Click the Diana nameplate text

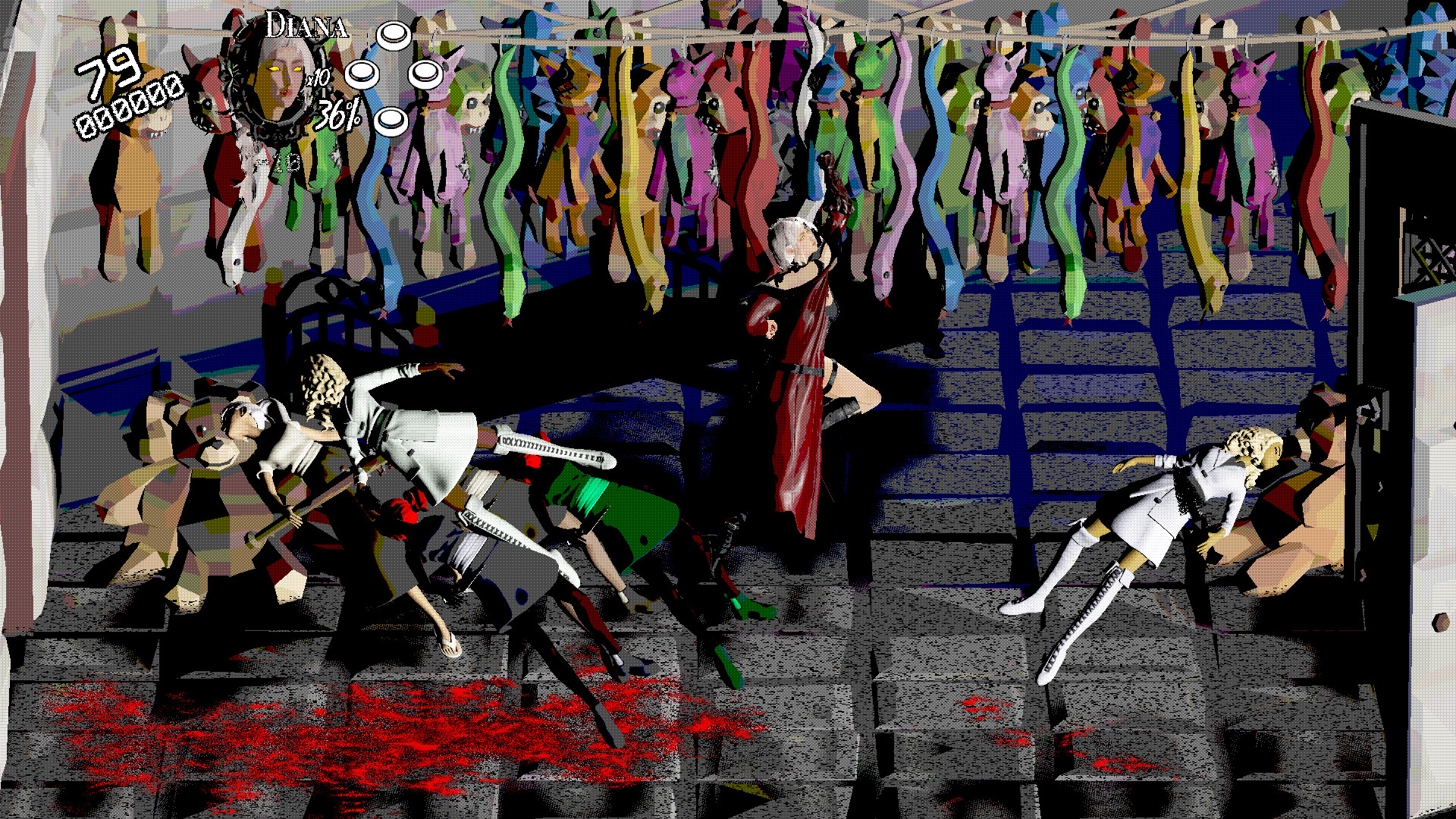pos(307,27)
